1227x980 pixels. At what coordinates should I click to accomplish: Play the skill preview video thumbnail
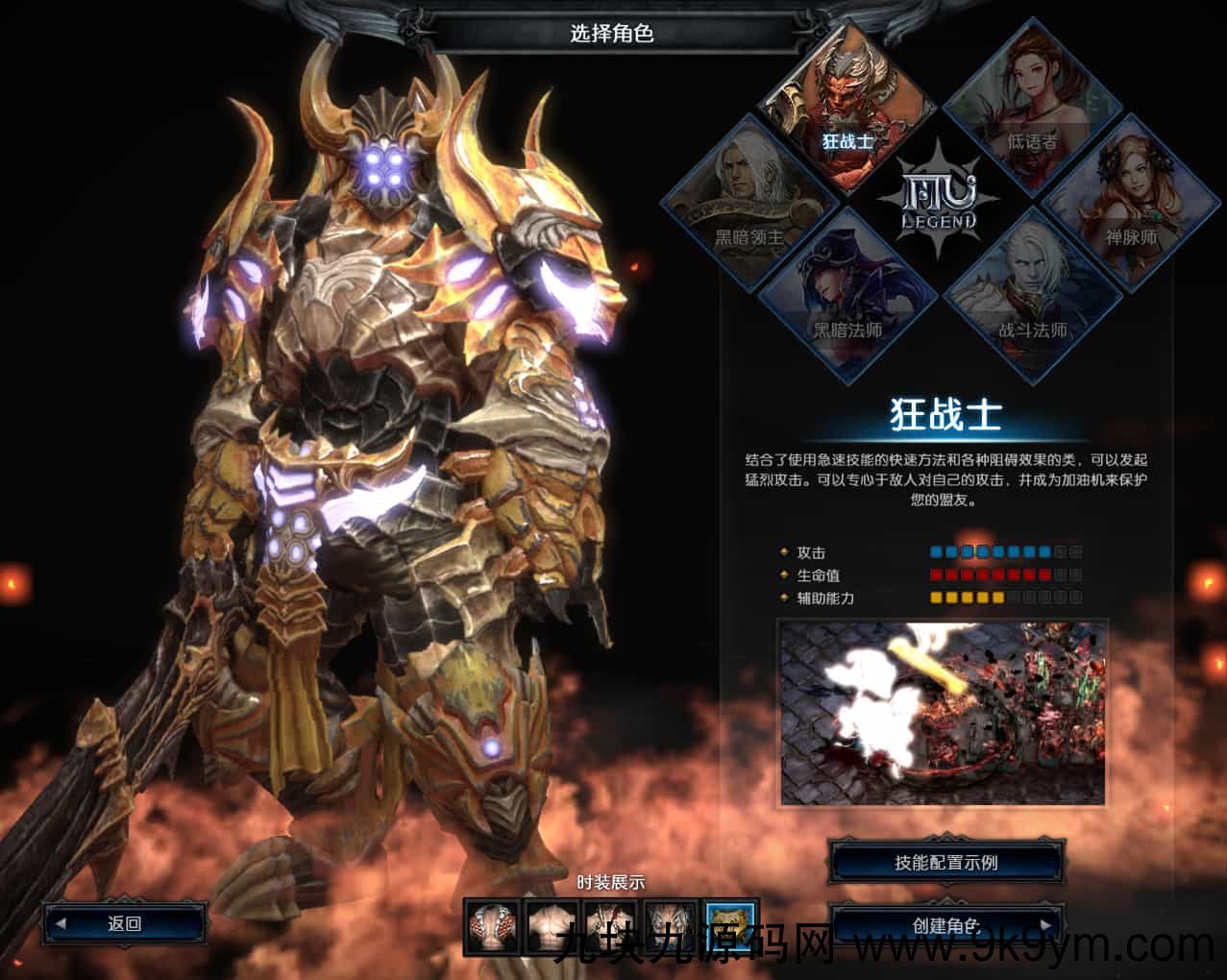click(x=943, y=712)
